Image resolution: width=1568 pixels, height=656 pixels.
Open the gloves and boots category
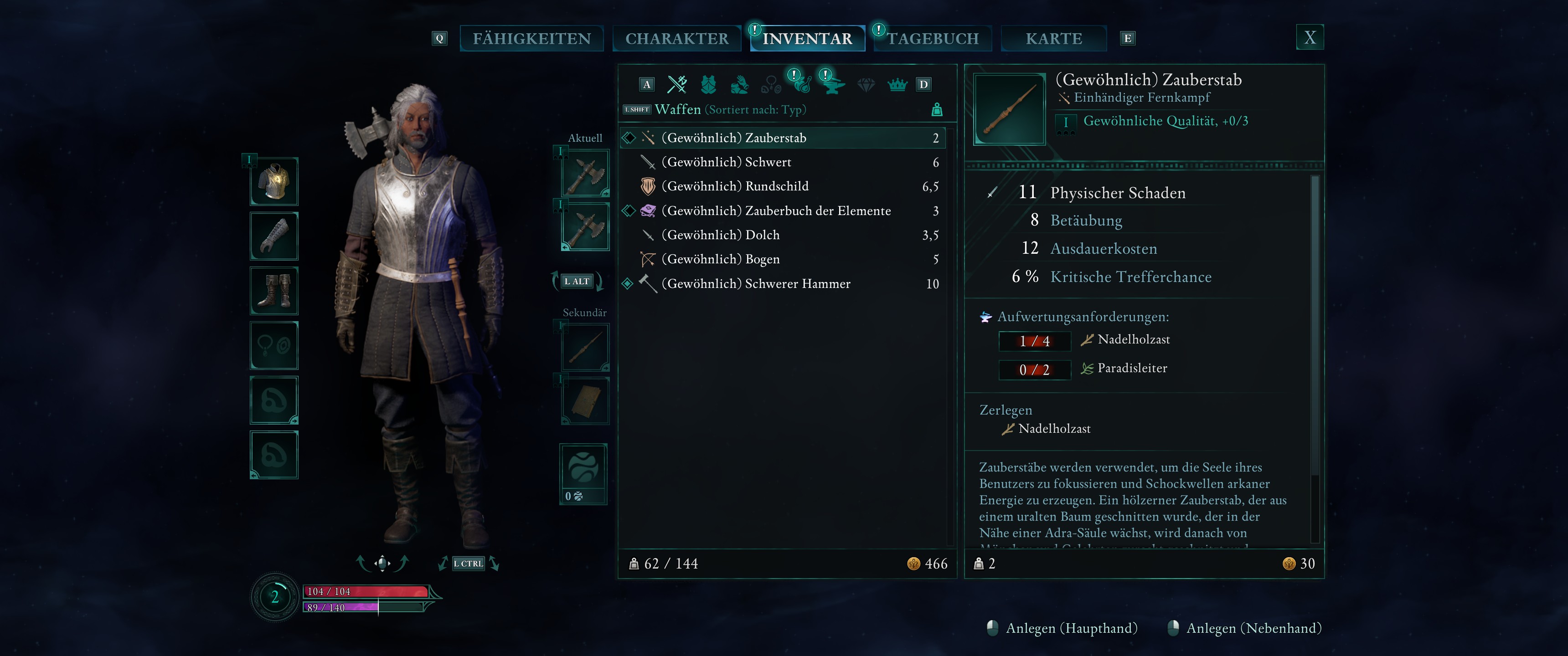pyautogui.click(x=740, y=85)
